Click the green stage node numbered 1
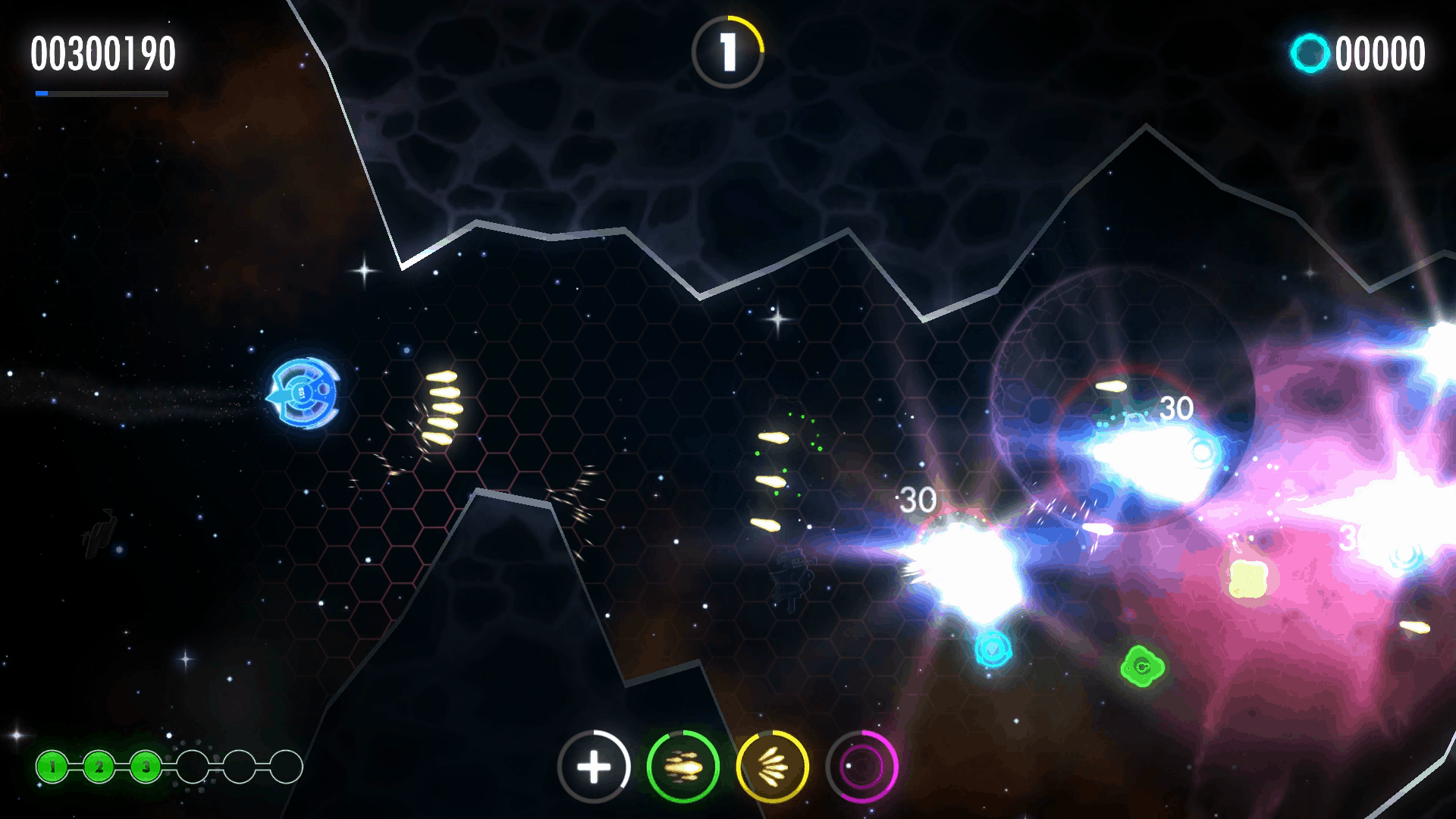This screenshot has width=1456, height=819. tap(52, 767)
